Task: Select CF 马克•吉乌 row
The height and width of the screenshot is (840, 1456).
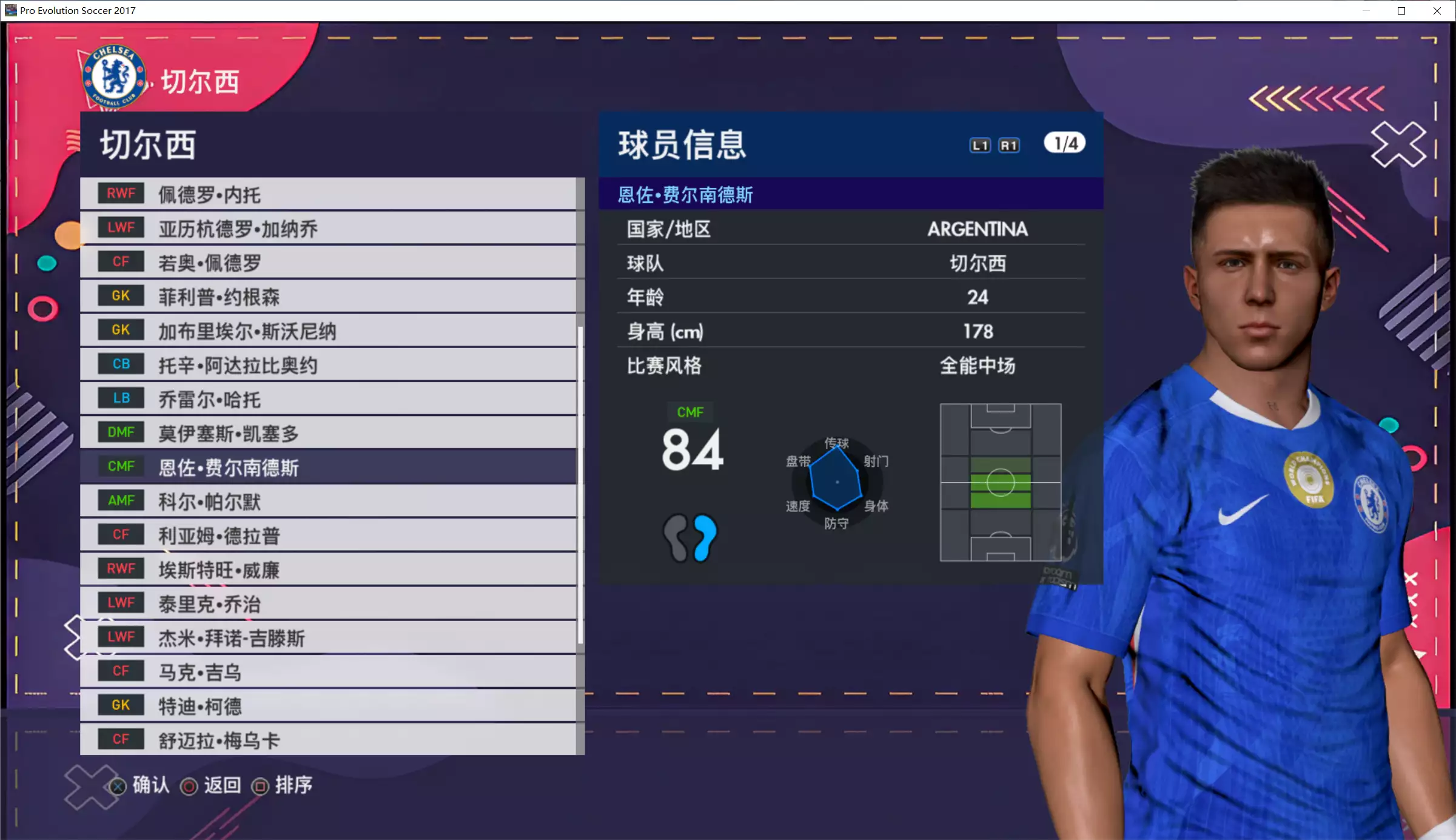Action: point(327,671)
